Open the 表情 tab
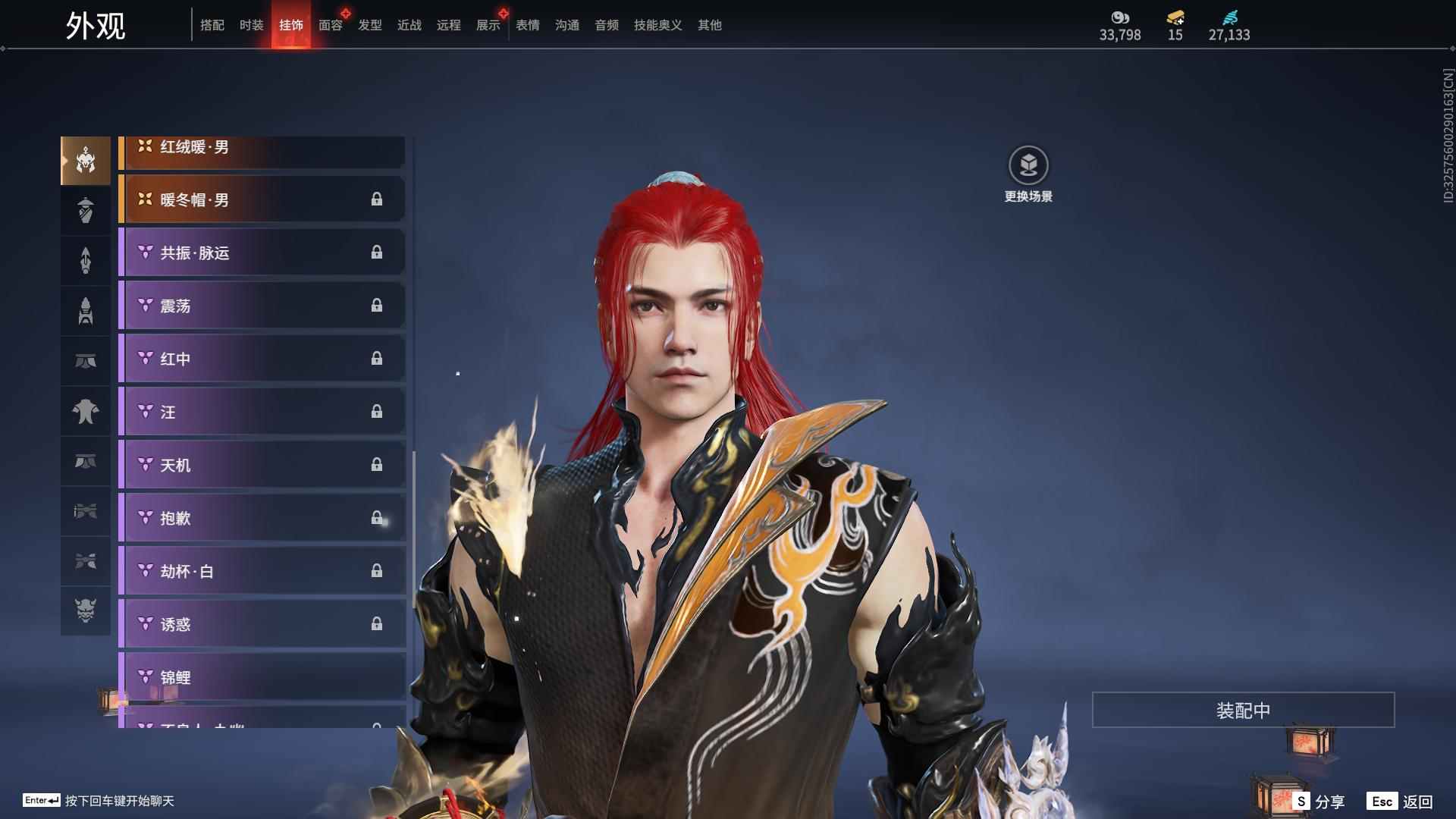1456x819 pixels. click(x=527, y=25)
